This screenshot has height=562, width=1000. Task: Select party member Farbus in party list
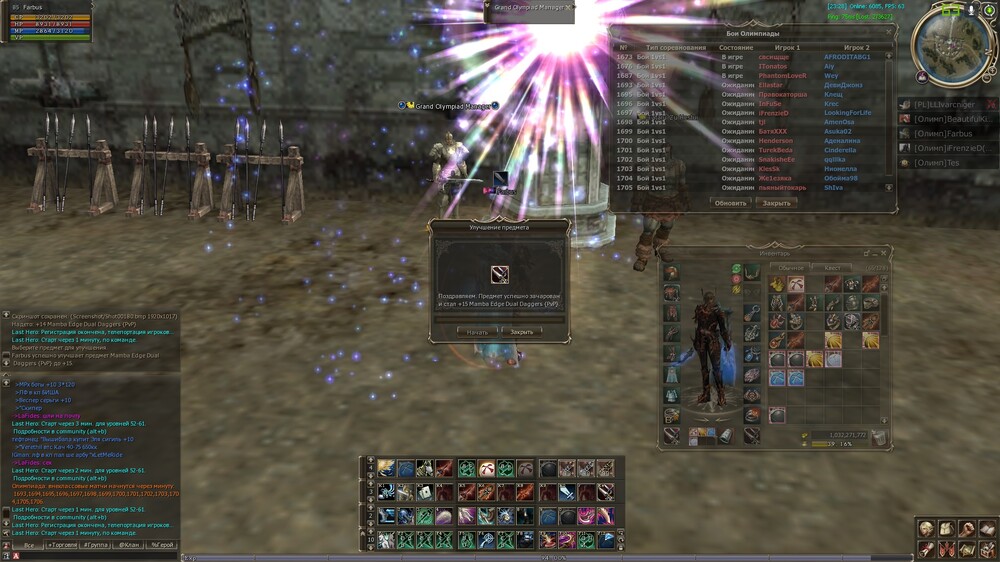click(x=945, y=133)
